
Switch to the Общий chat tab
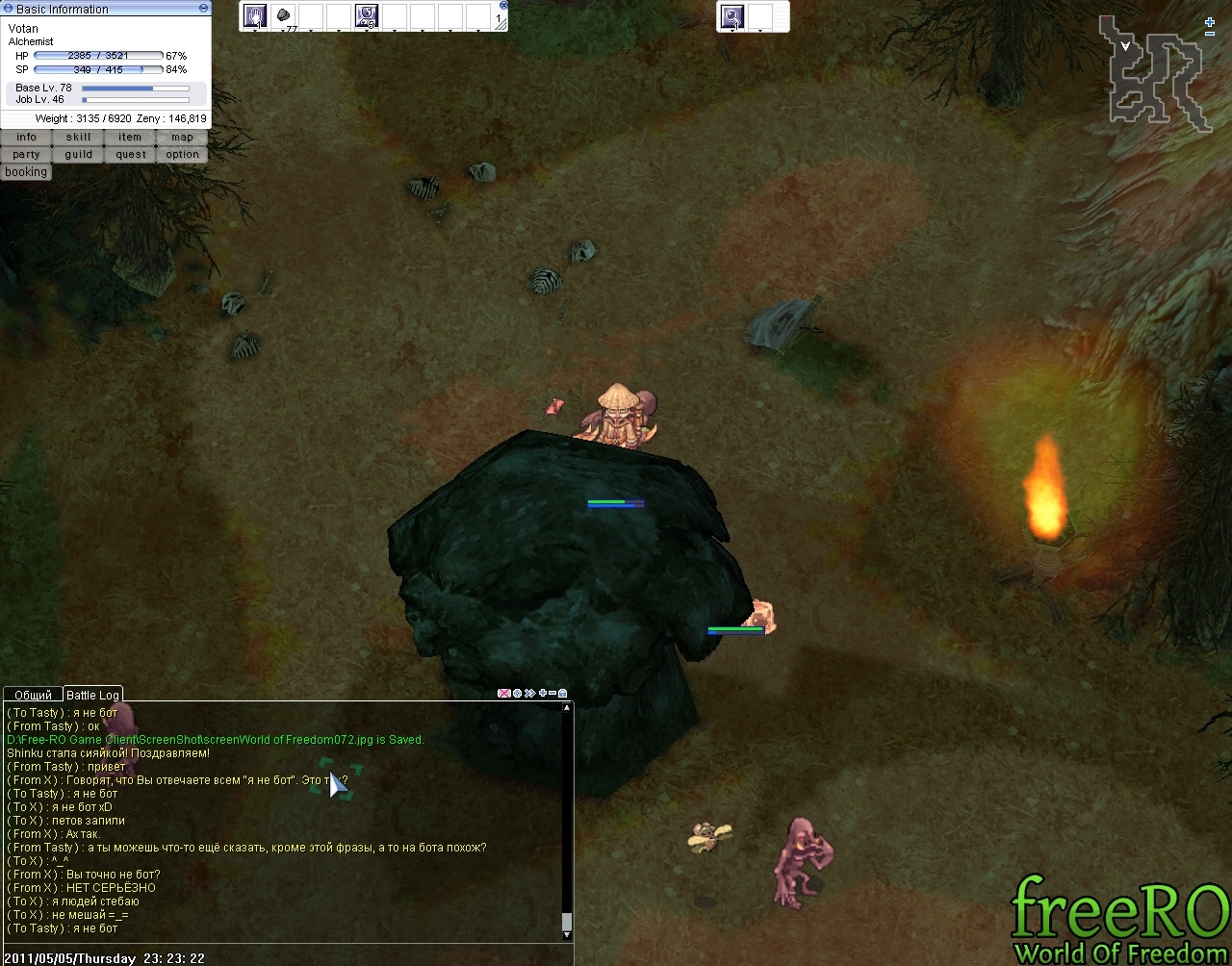point(34,695)
